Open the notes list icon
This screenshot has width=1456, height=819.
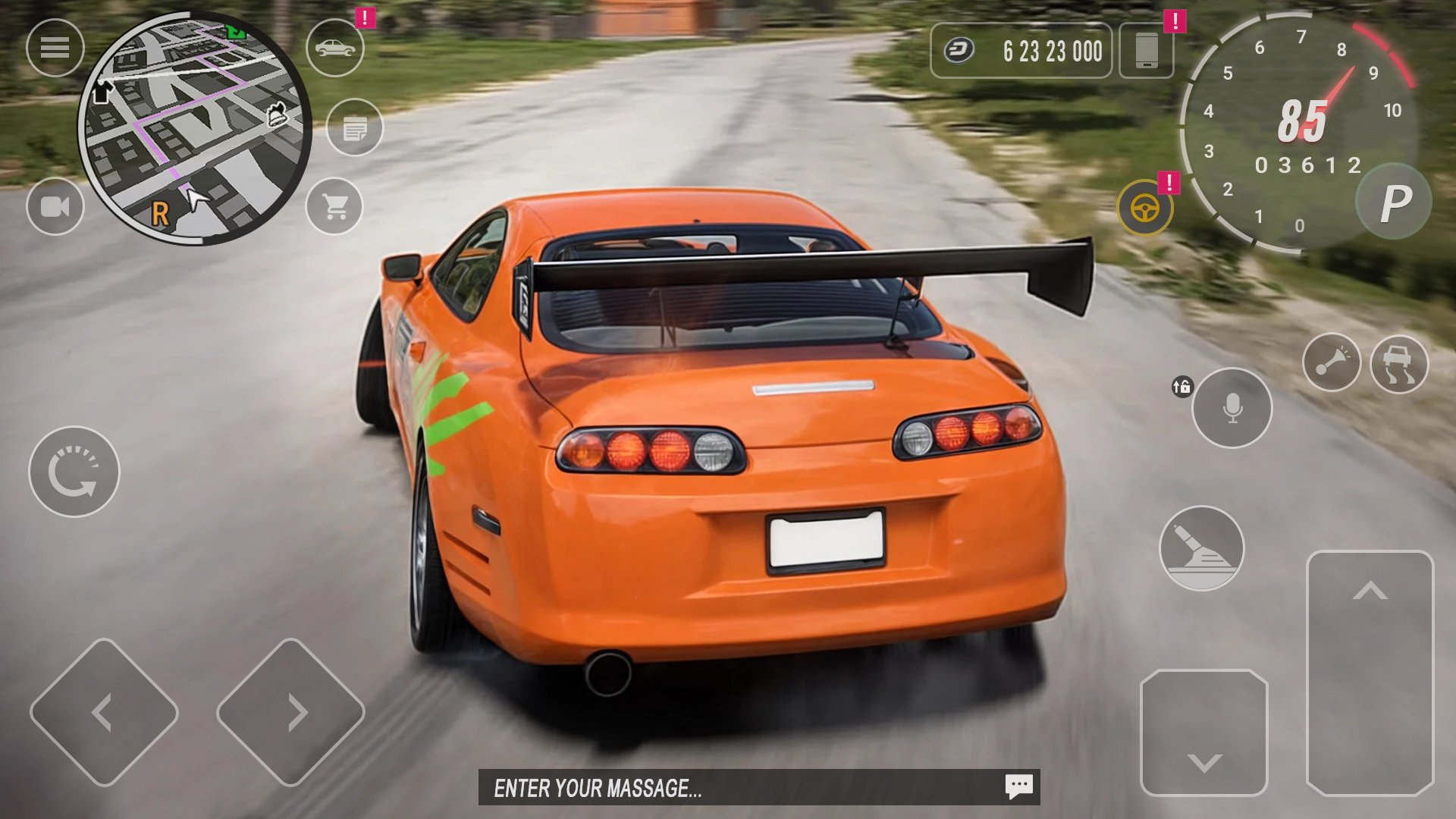click(x=355, y=127)
